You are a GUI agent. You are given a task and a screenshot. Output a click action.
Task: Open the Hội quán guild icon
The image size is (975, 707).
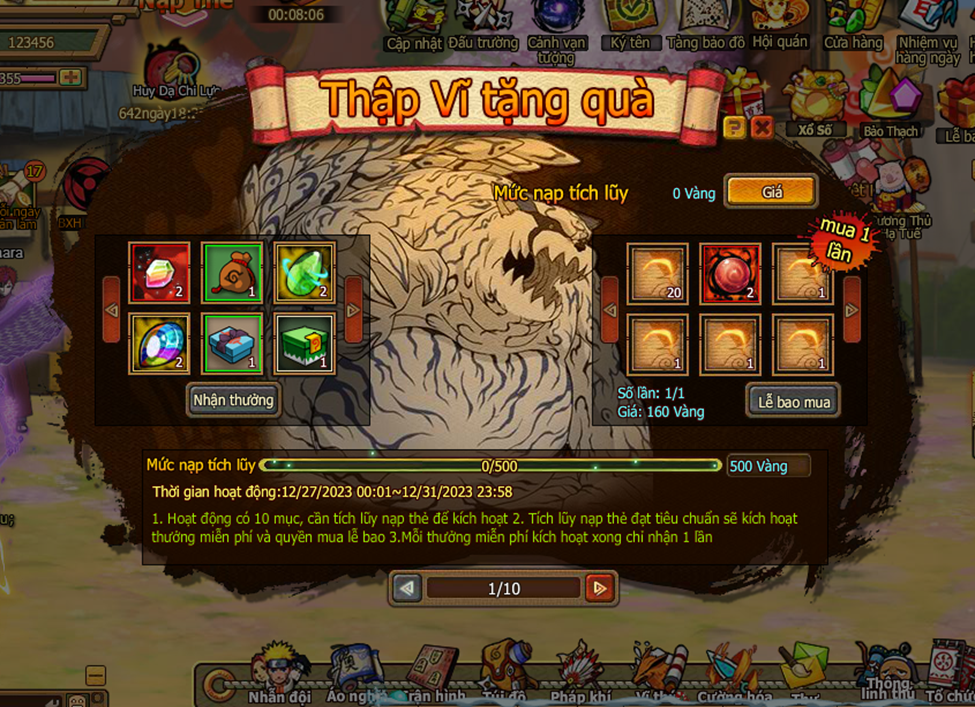pos(780,26)
